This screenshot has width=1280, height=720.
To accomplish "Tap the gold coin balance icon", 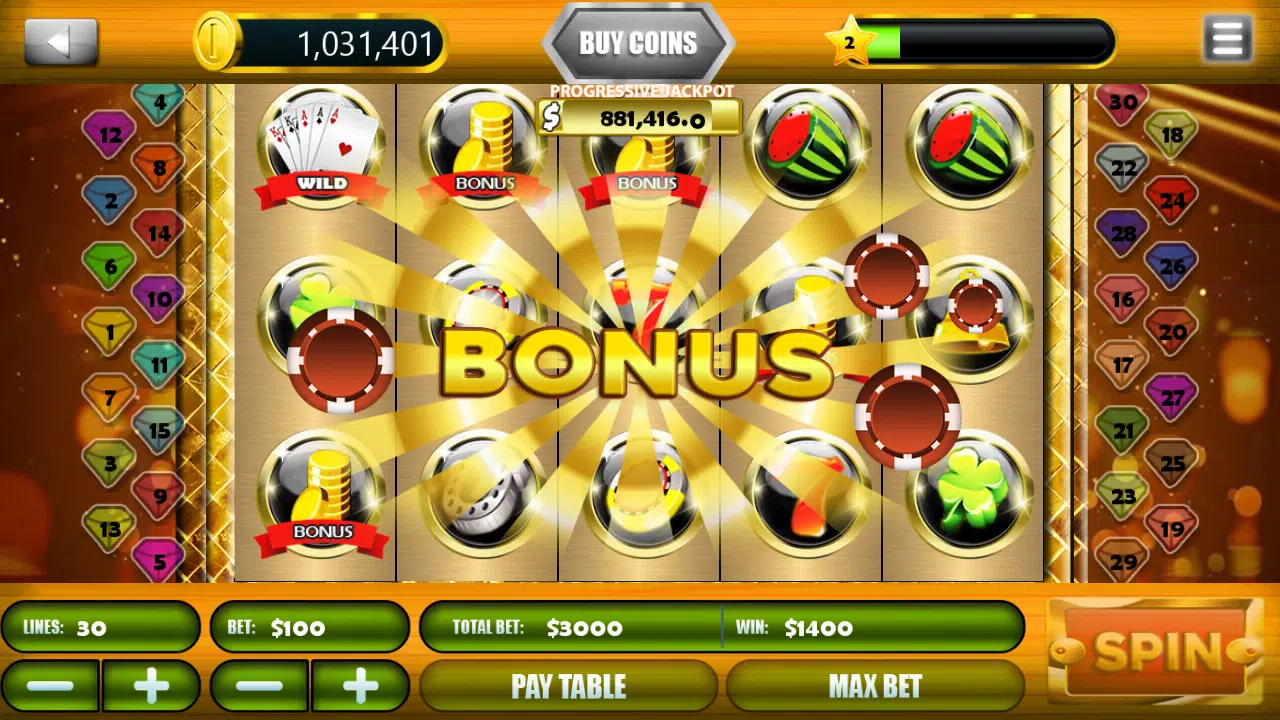I will tap(216, 42).
